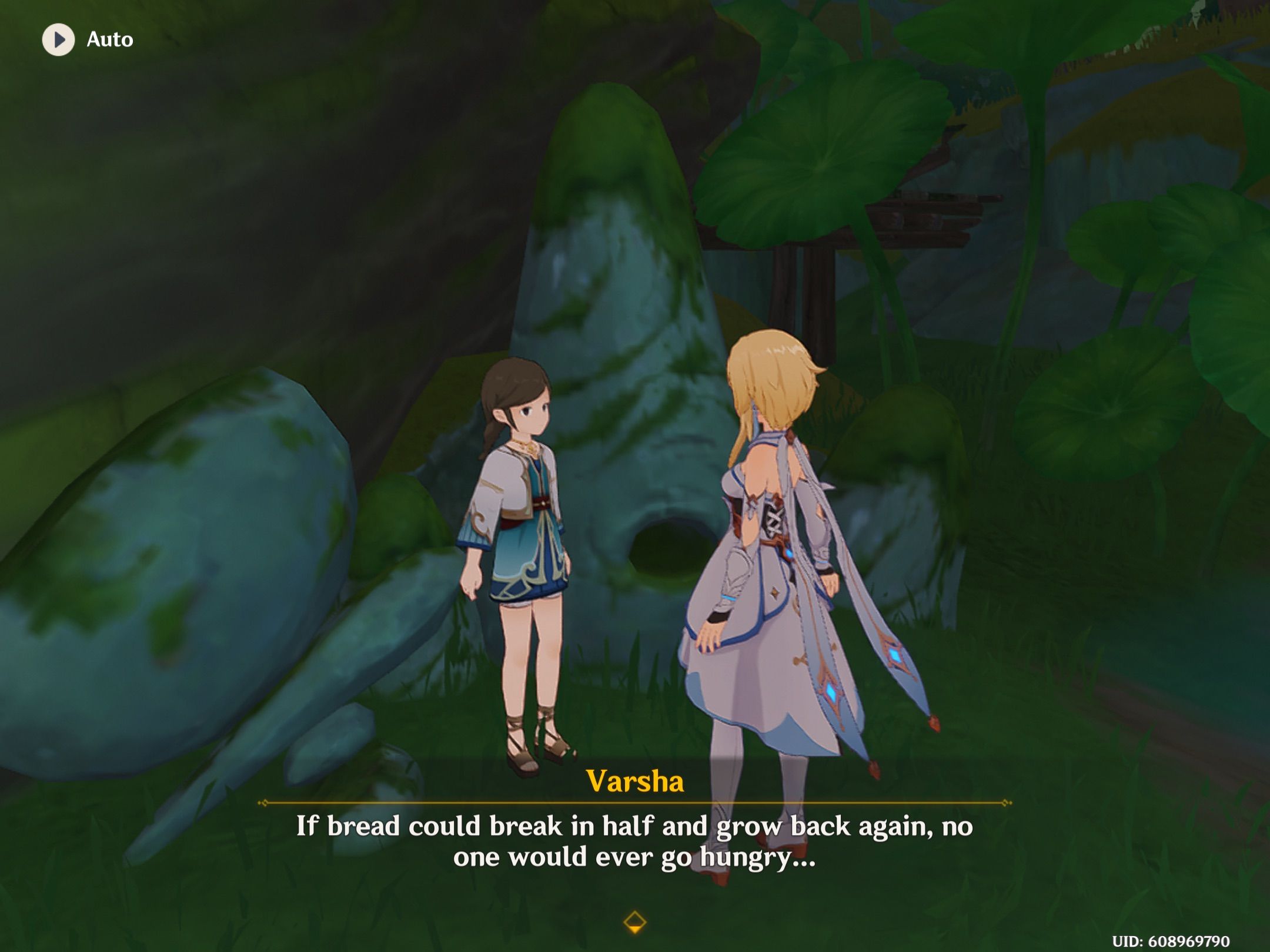The width and height of the screenshot is (1270, 952).
Task: Toggle the Auto conversation playback
Action: (82, 41)
